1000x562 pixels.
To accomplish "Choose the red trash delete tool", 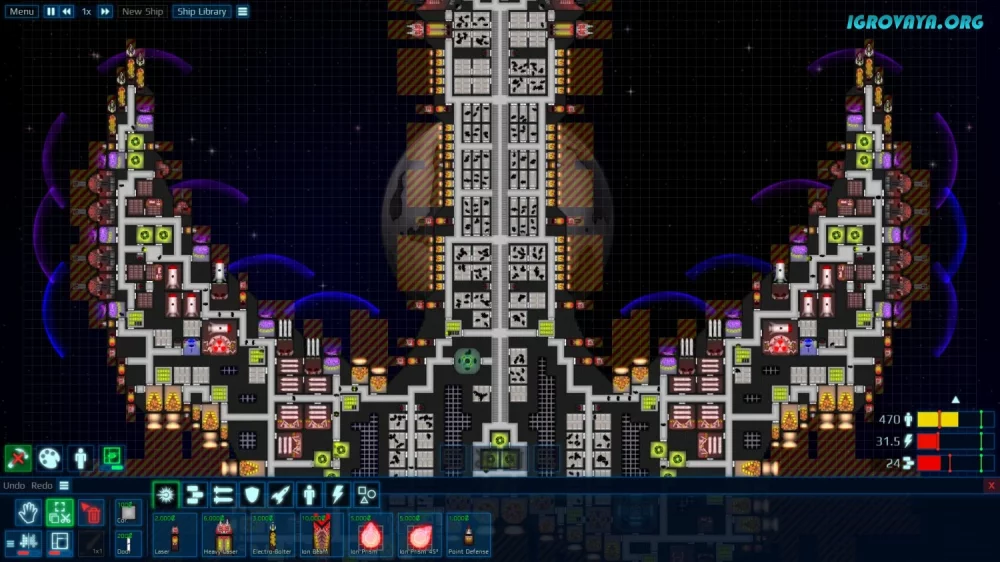I will tap(91, 514).
